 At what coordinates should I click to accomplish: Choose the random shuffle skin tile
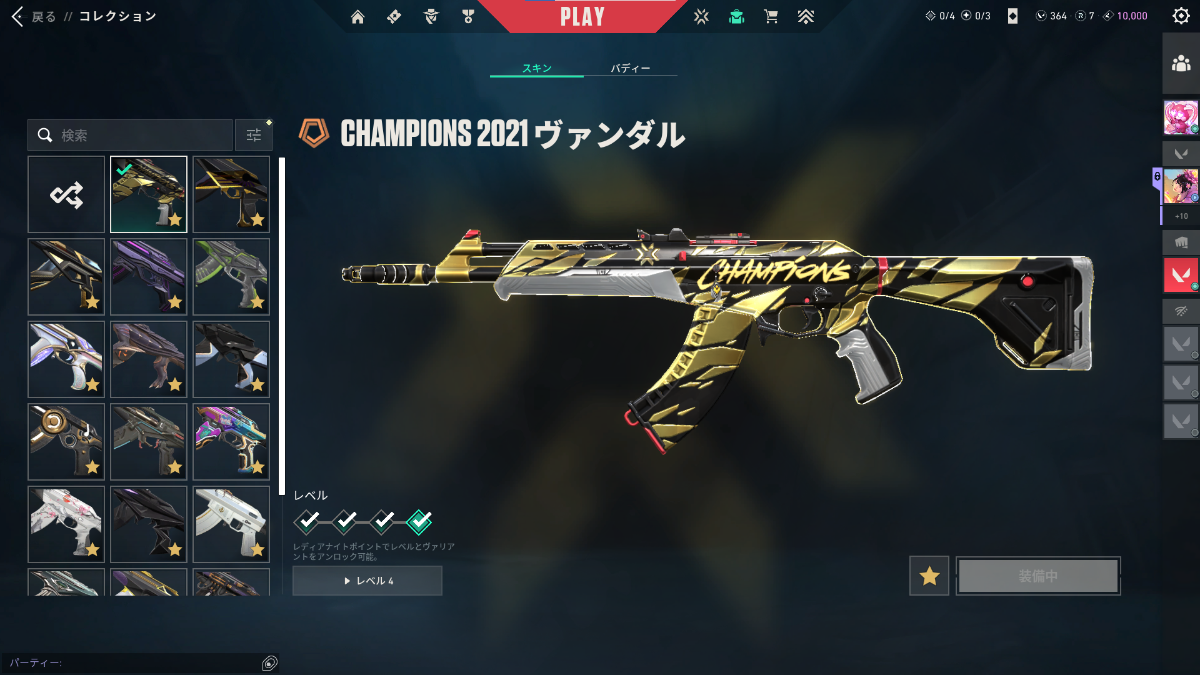(x=66, y=194)
